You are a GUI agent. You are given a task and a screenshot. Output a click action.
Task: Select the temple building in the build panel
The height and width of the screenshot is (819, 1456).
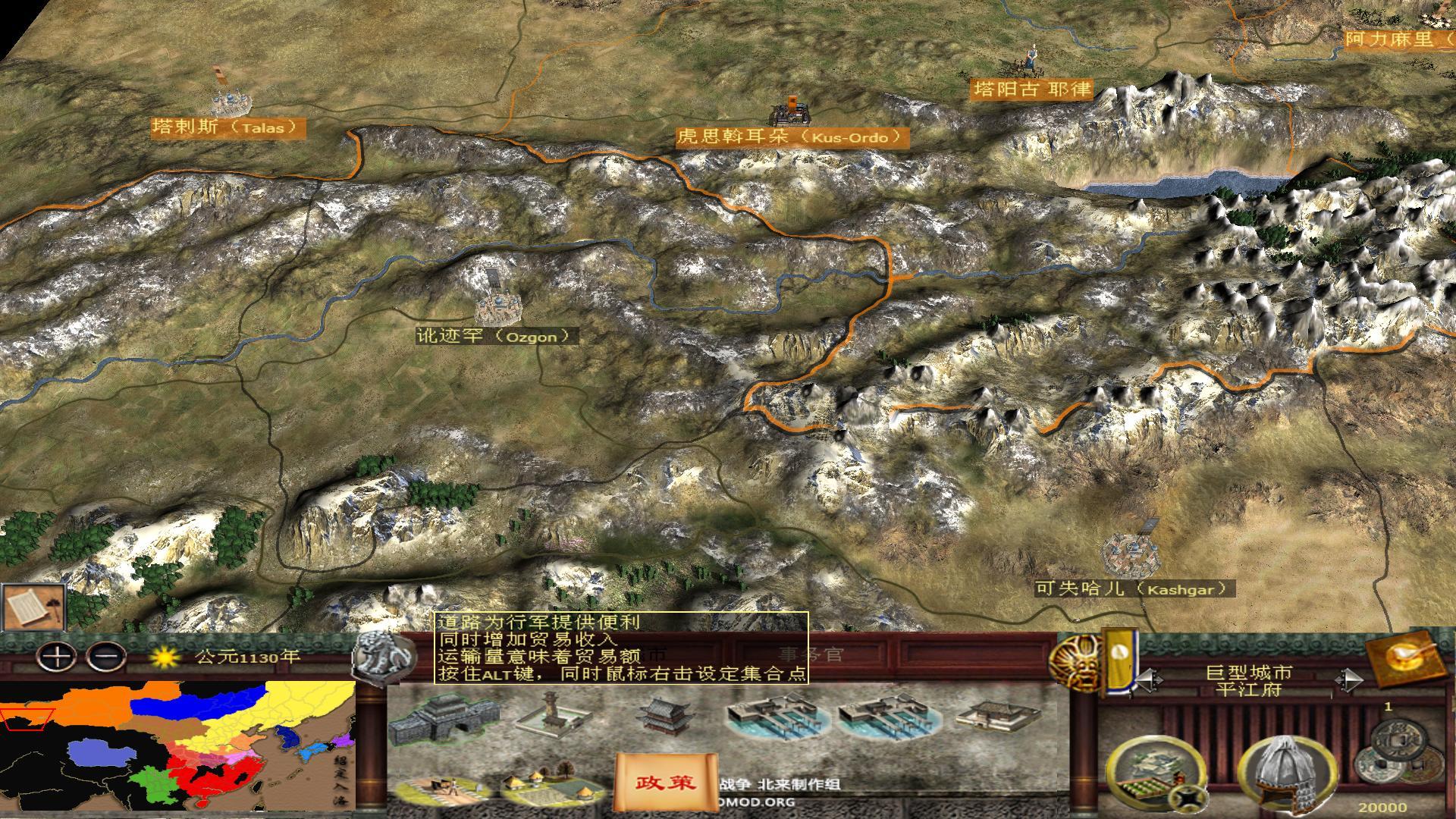click(x=664, y=716)
